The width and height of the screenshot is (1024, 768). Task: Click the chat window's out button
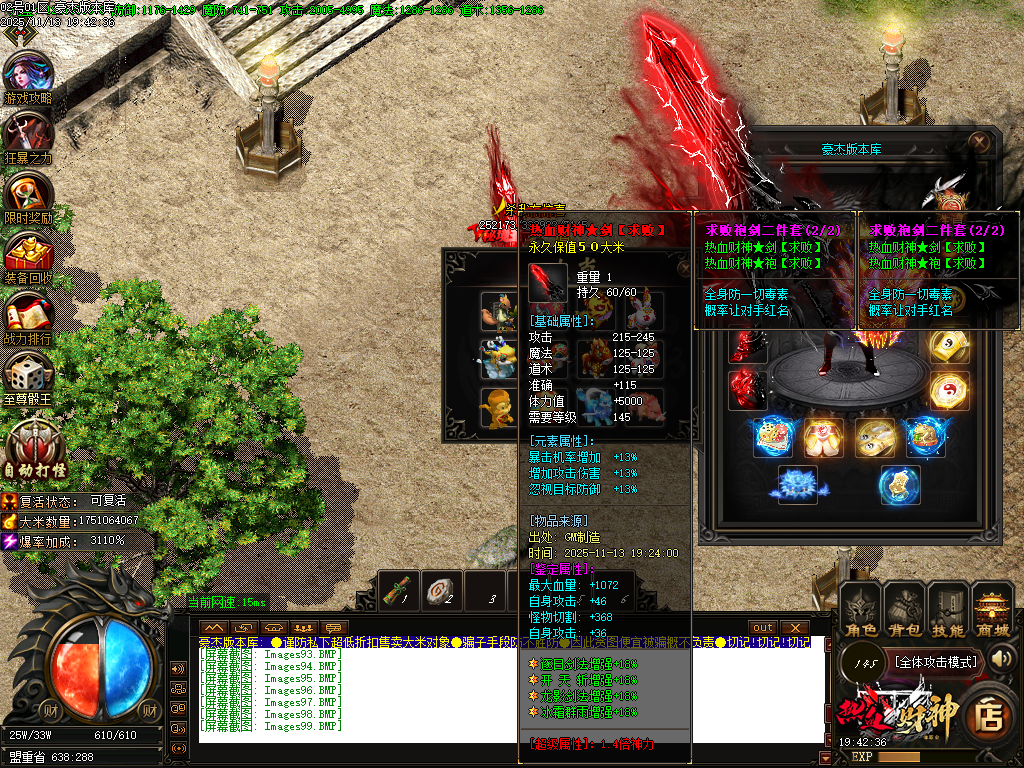click(x=763, y=627)
